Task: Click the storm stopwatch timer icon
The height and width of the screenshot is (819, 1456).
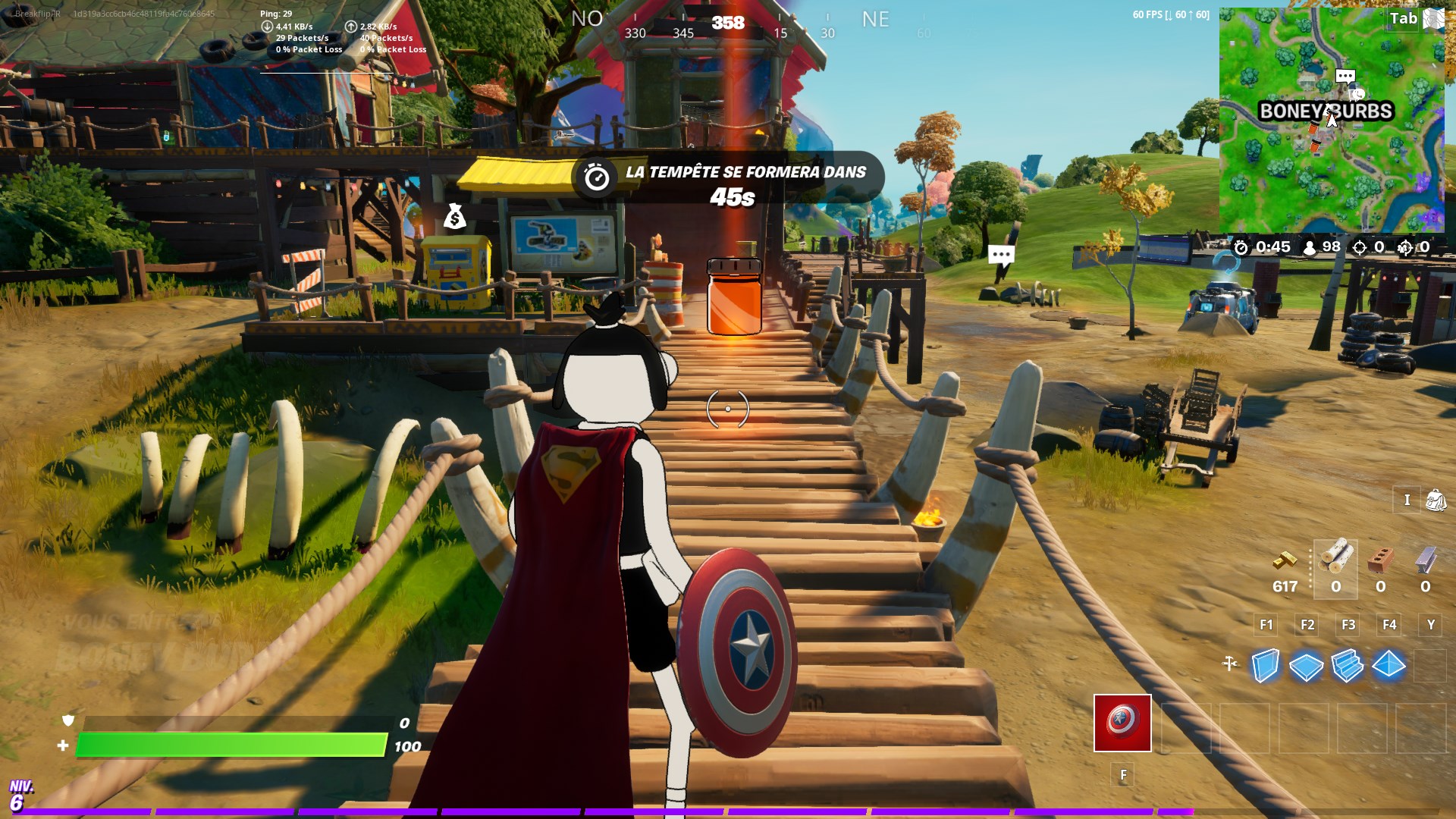Action: pos(1241,247)
